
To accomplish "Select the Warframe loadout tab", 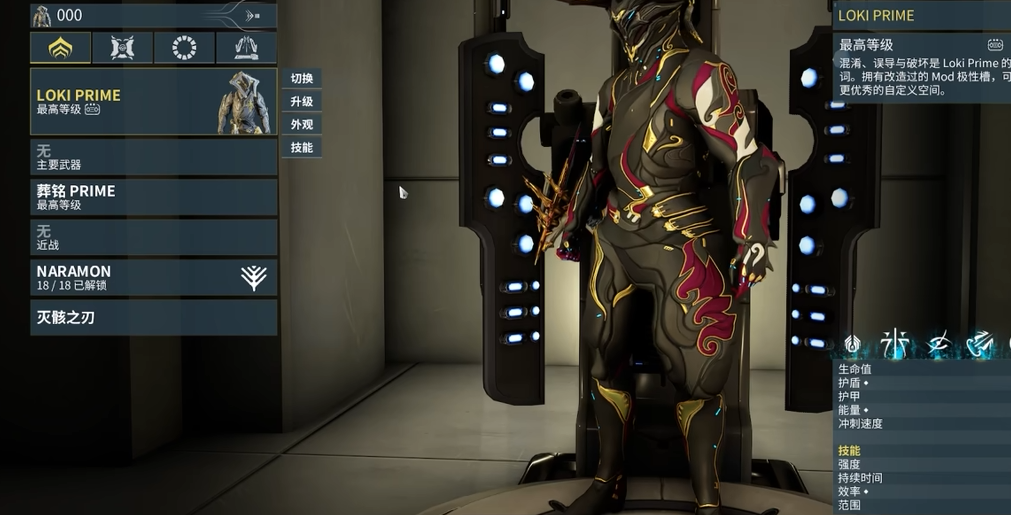I will (x=60, y=47).
